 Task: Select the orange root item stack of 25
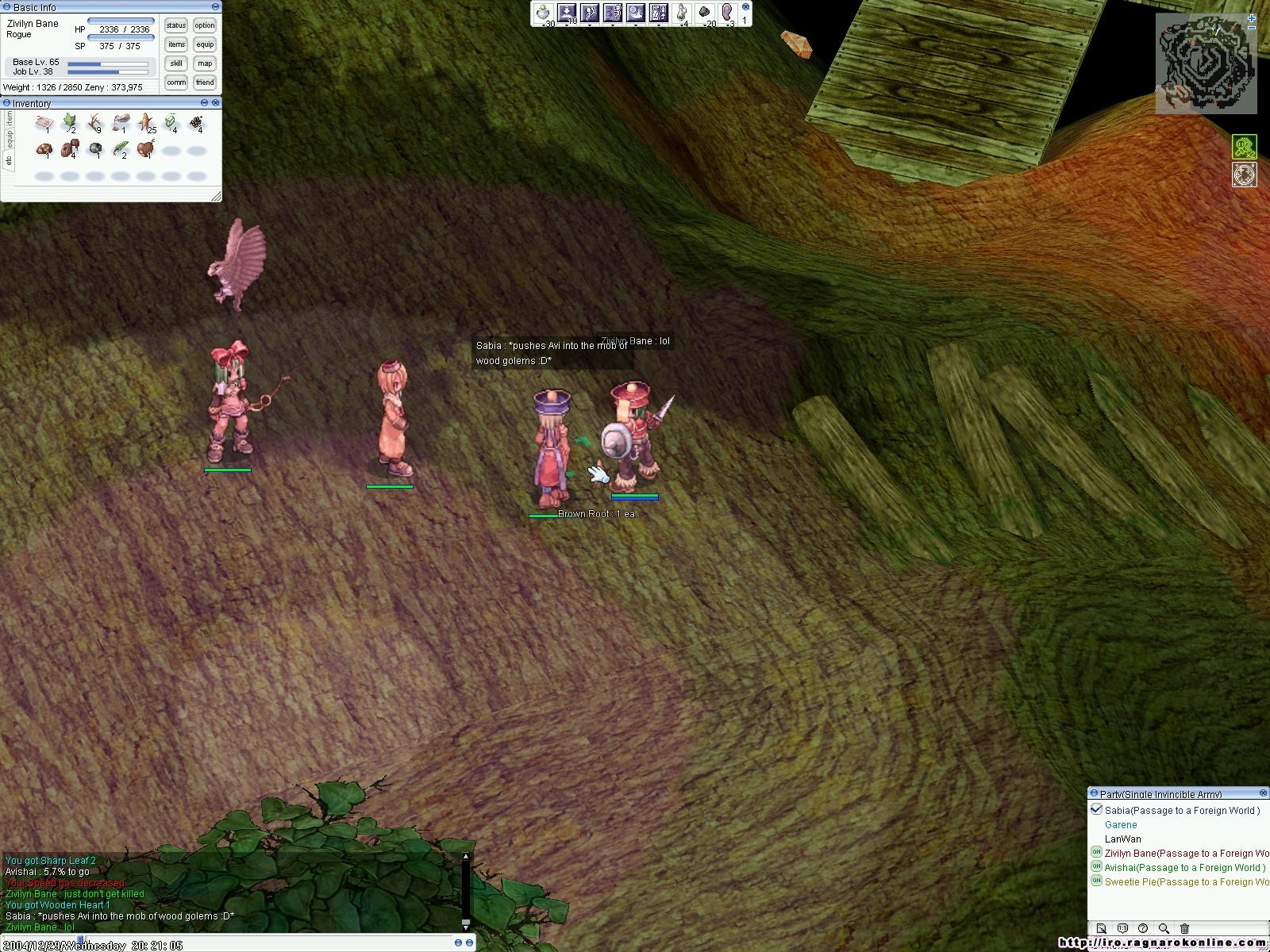coord(146,122)
